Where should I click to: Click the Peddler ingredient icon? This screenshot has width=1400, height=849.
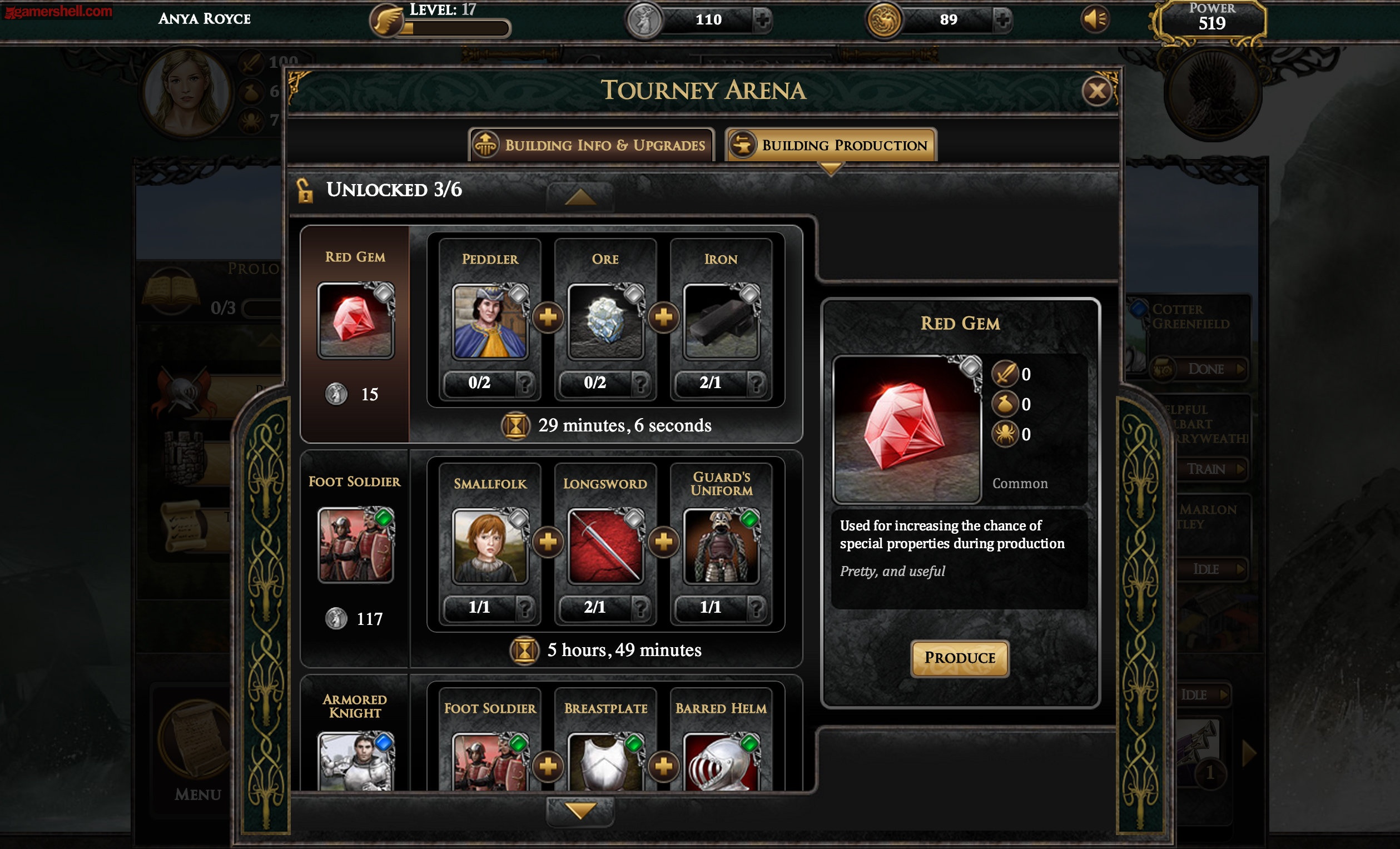490,322
